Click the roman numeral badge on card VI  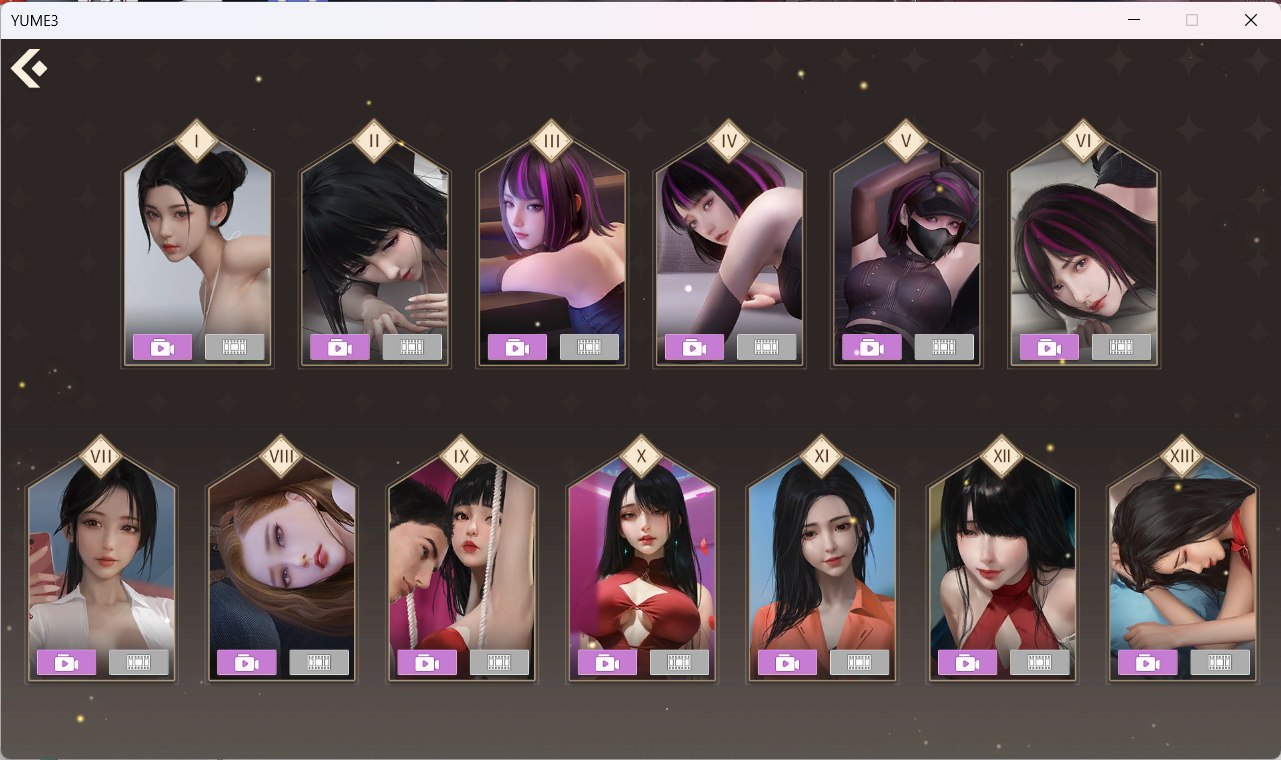[1083, 141]
